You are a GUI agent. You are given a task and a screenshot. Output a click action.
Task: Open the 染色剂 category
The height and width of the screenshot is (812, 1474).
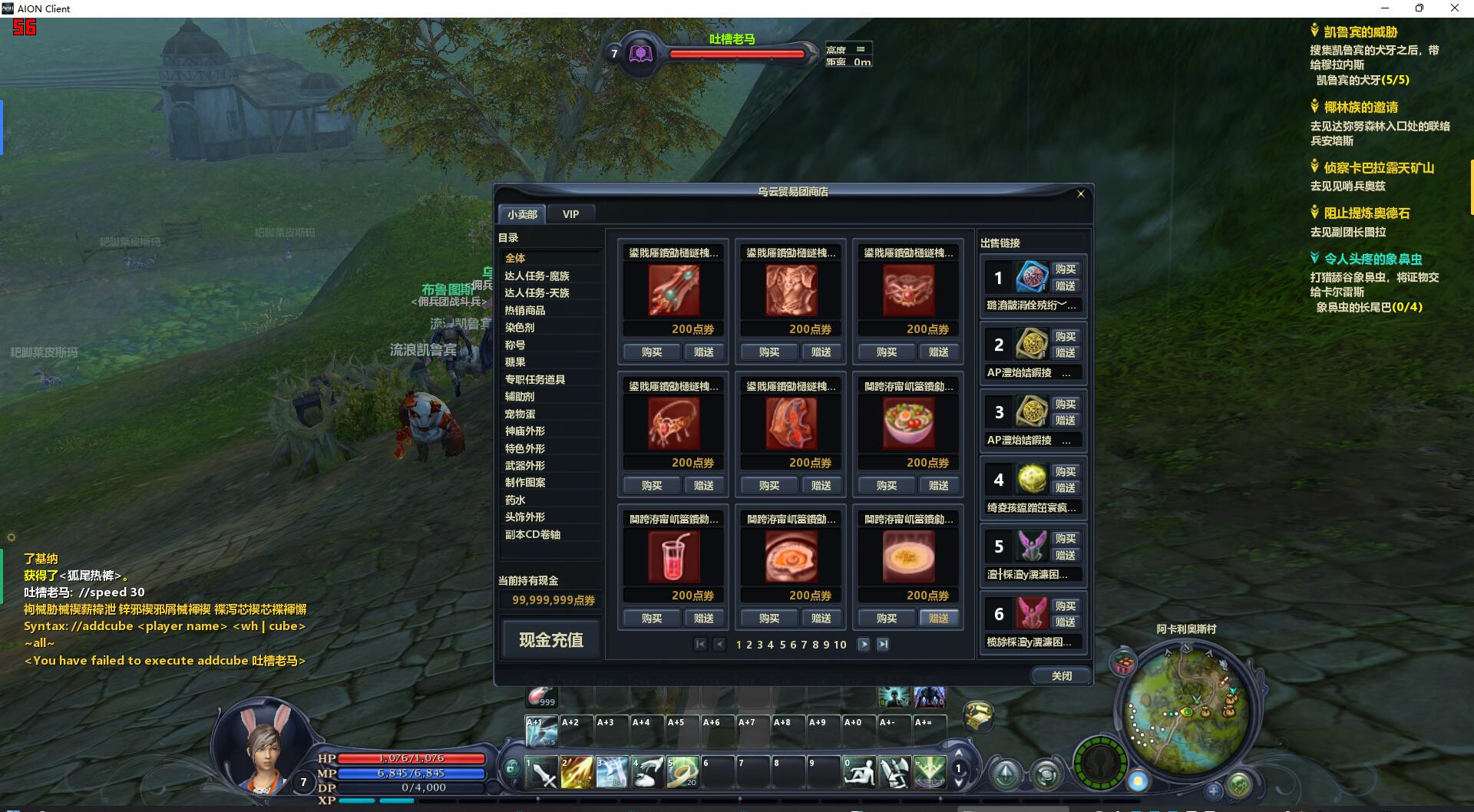pos(520,328)
